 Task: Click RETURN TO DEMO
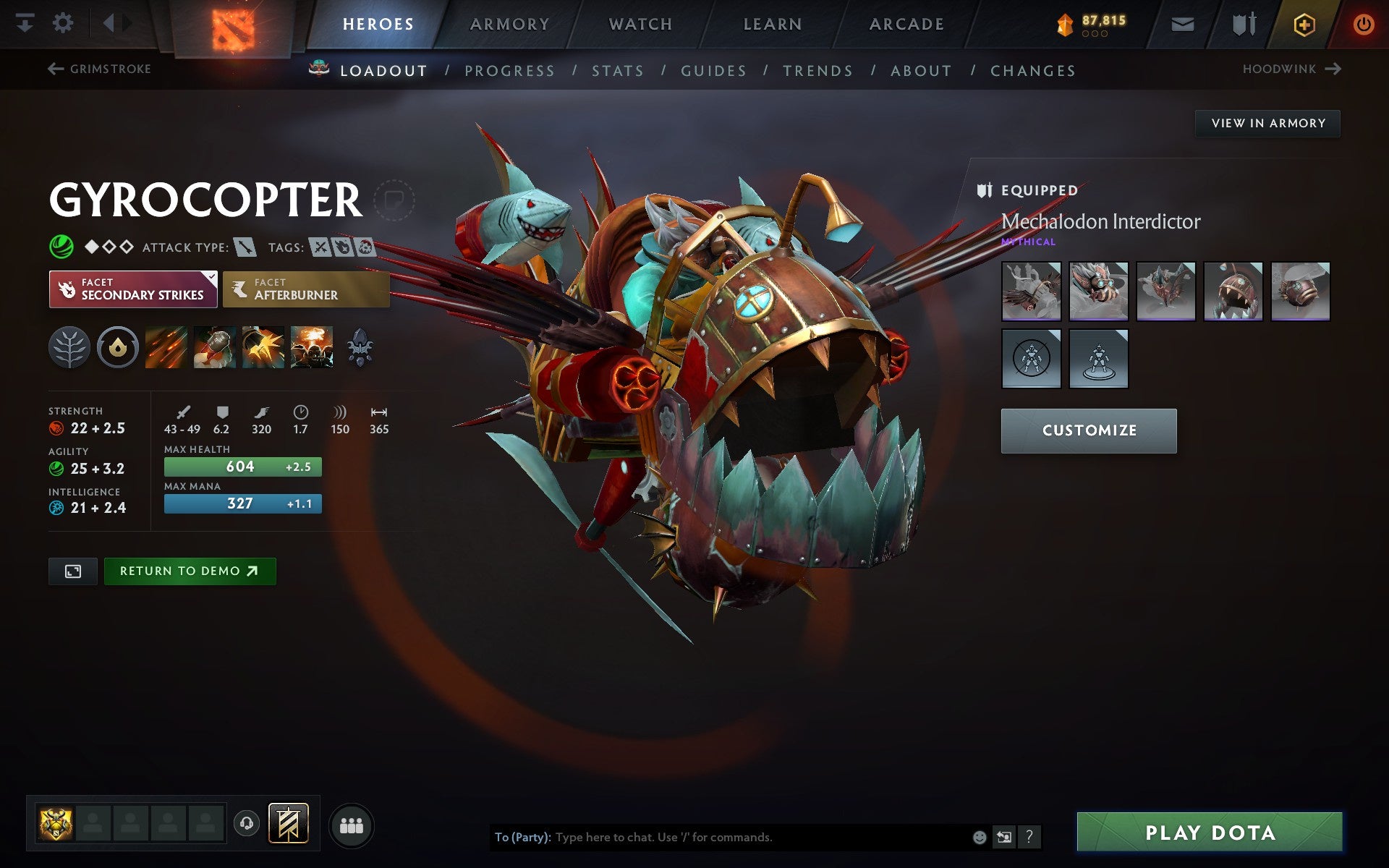tap(190, 571)
